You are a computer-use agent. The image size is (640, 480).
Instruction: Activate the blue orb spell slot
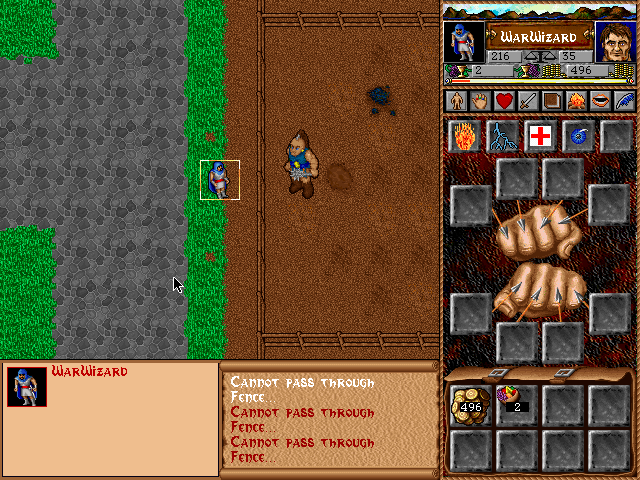pos(579,136)
